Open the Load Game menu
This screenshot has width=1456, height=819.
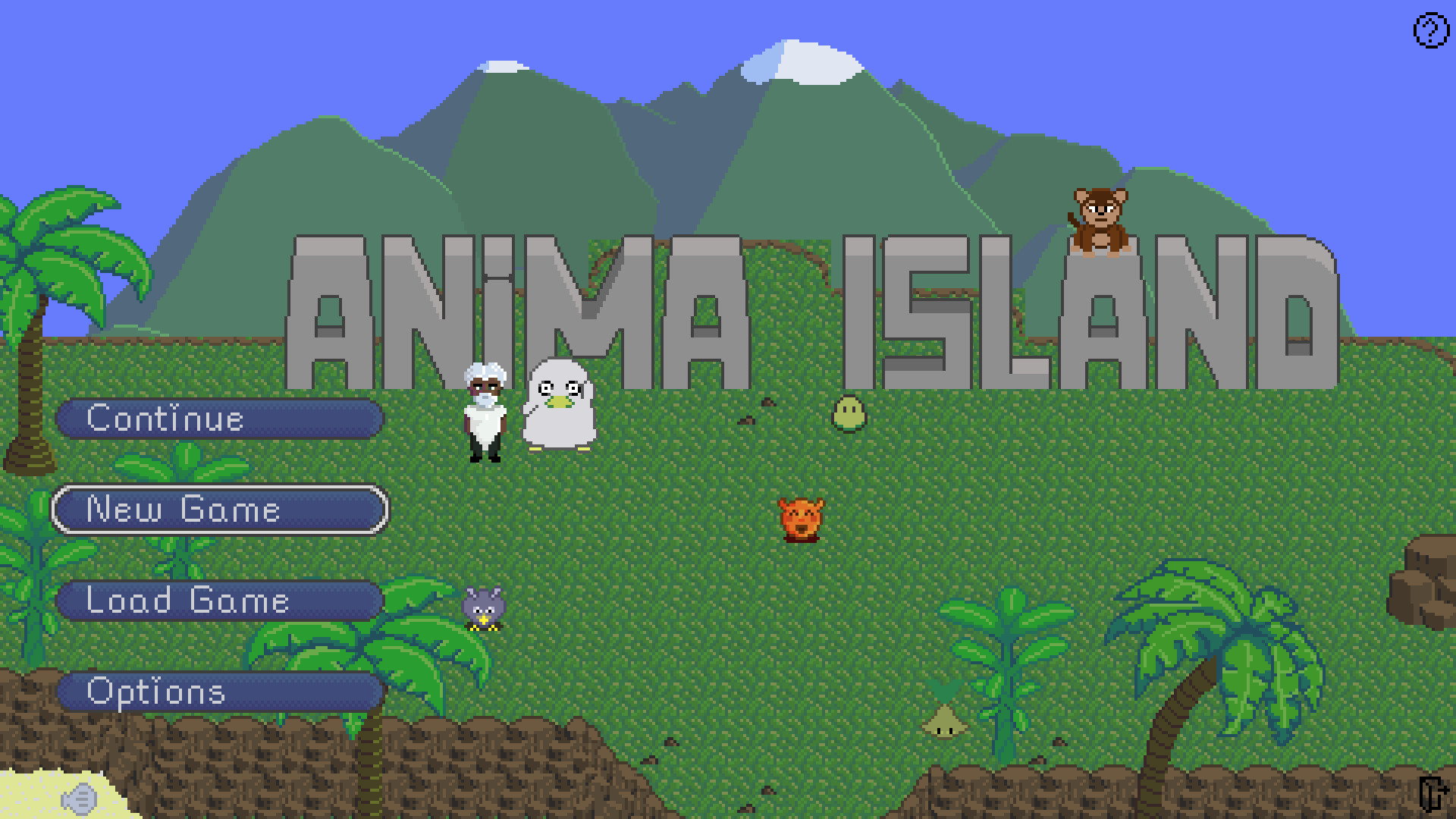tap(219, 601)
